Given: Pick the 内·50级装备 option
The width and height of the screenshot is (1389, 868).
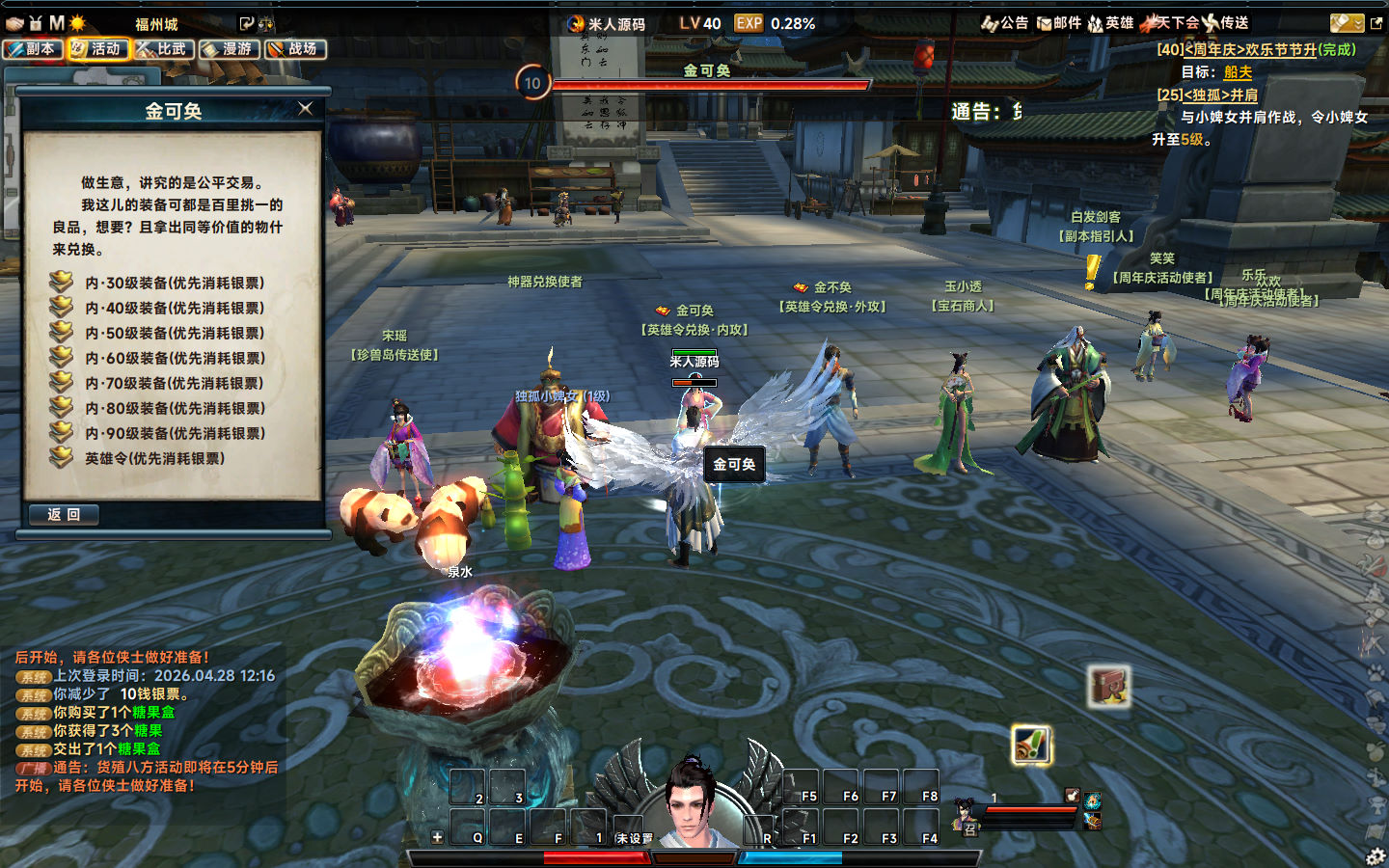Looking at the screenshot, I should pyautogui.click(x=174, y=333).
